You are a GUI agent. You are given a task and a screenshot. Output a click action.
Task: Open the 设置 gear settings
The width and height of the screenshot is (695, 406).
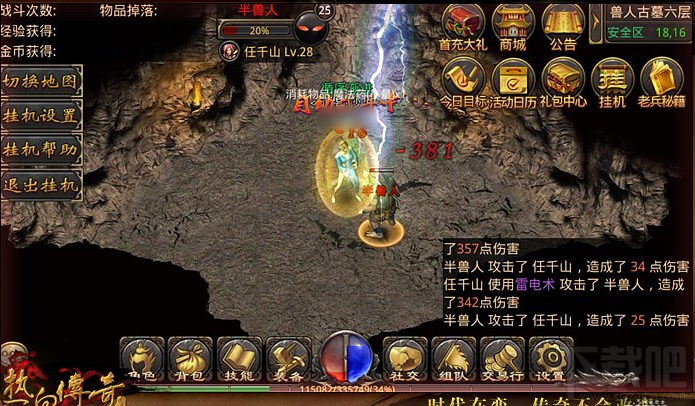pos(549,358)
